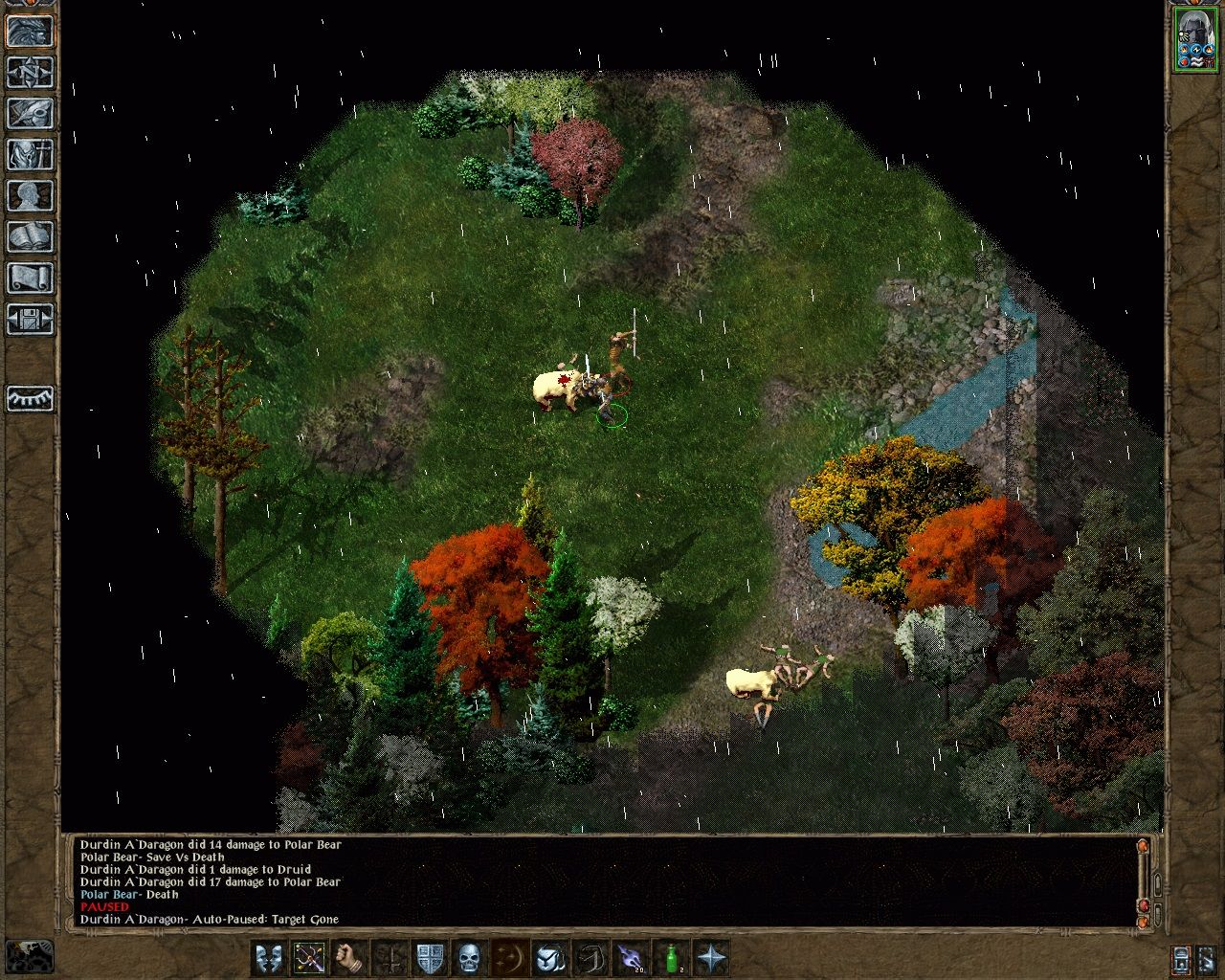Toggle the rest eyelid button
Viewport: 1225px width, 980px height.
[30, 398]
